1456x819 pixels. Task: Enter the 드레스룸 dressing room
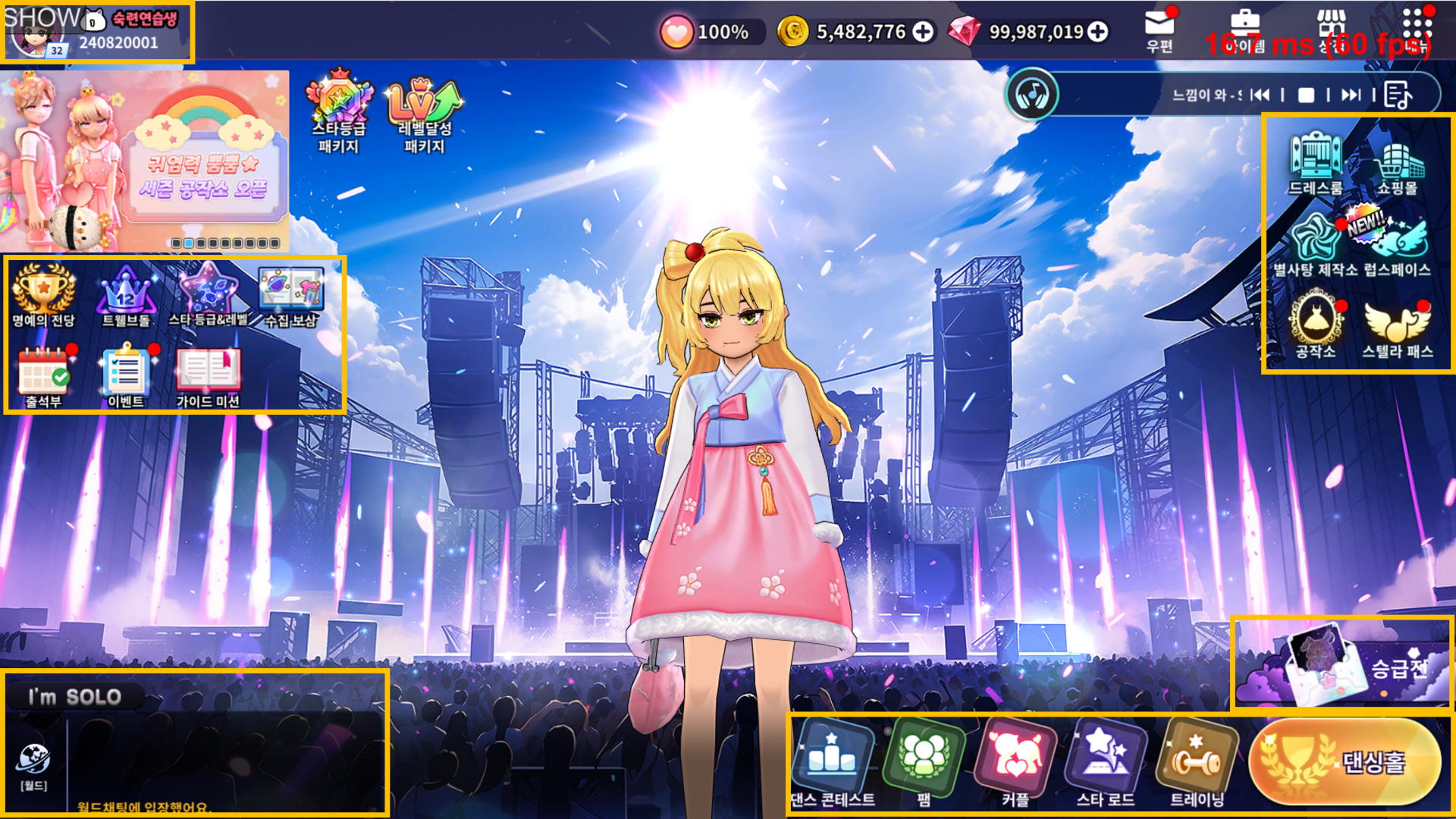click(x=1316, y=163)
